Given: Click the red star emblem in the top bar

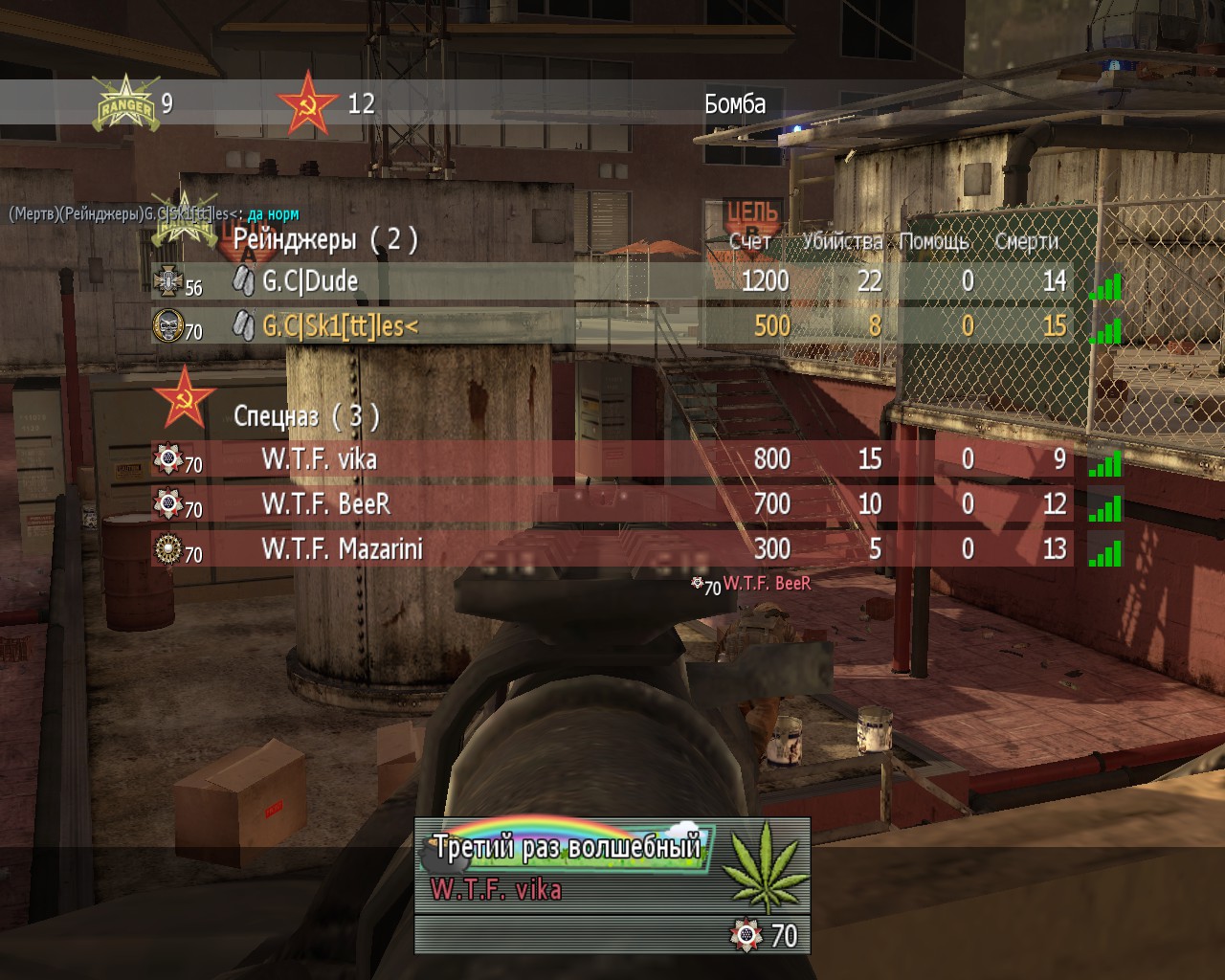Looking at the screenshot, I should coord(307,103).
